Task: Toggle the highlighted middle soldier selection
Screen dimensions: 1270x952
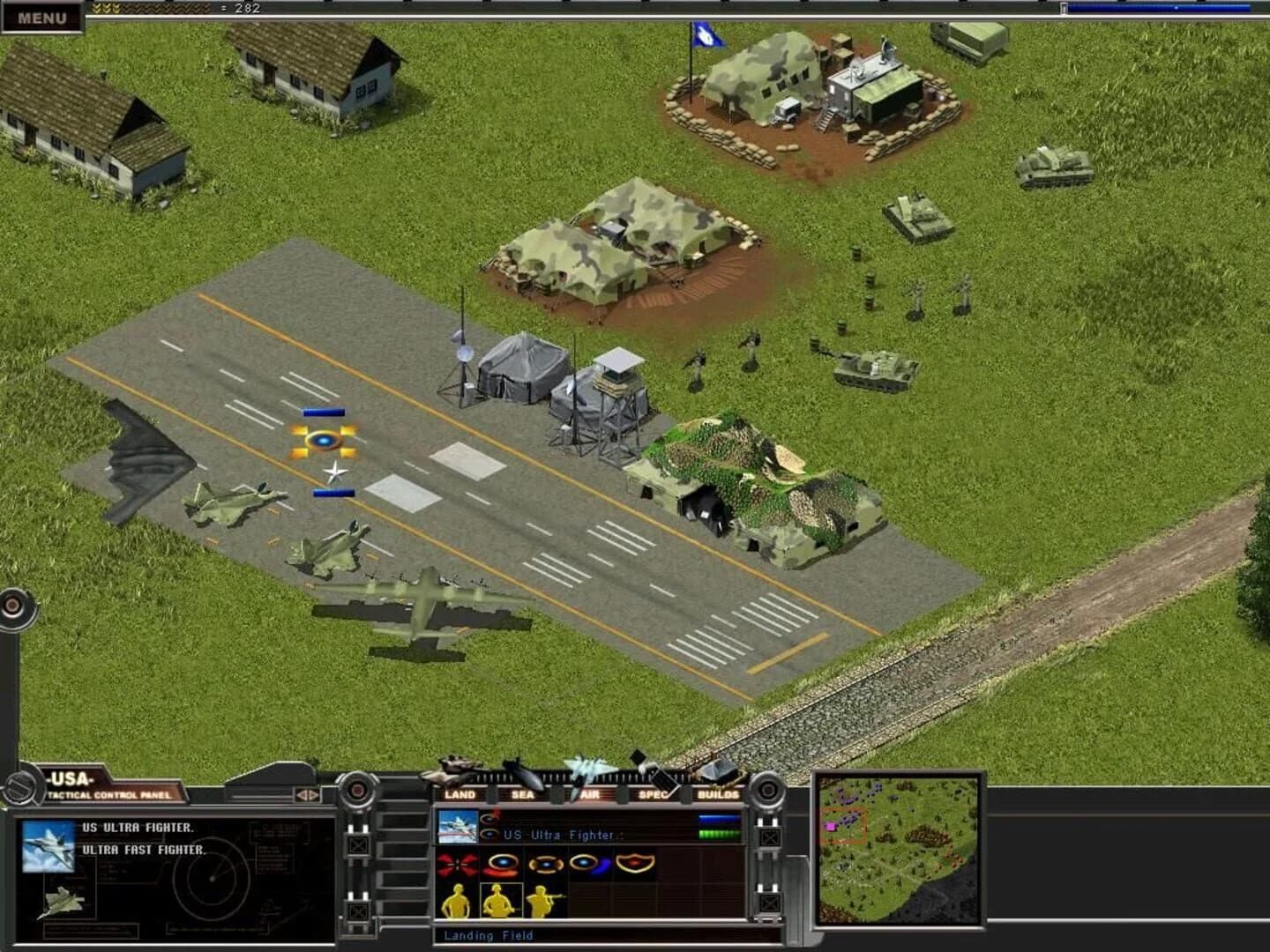Action: pos(500,900)
